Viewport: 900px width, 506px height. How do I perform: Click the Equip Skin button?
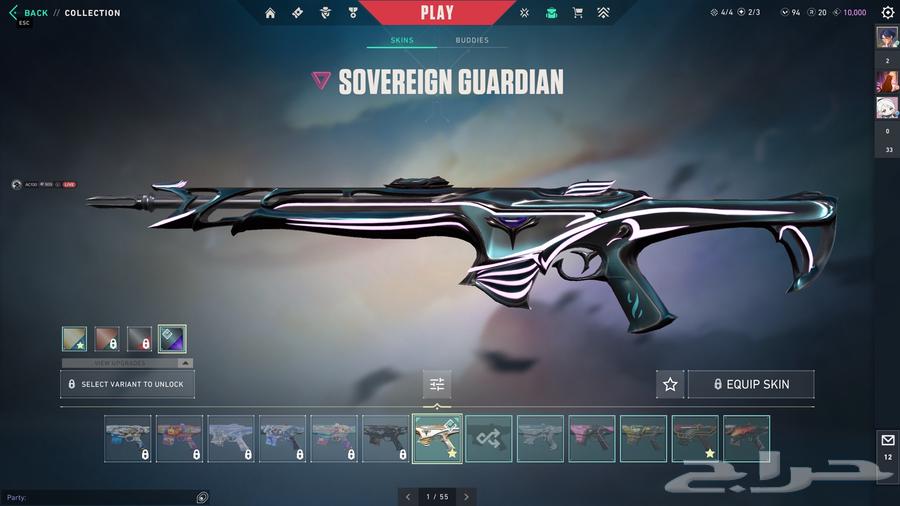coord(751,384)
